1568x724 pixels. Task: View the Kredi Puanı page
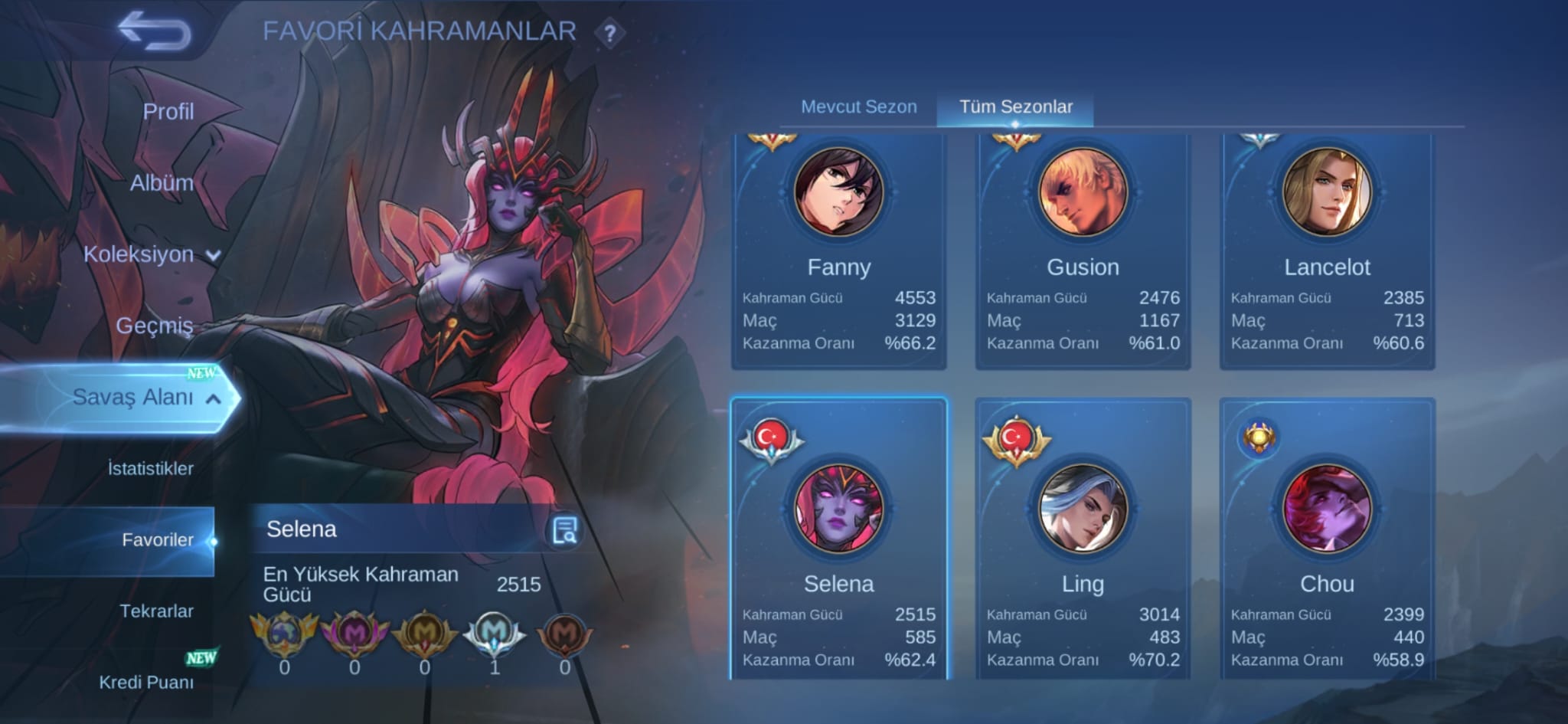146,682
